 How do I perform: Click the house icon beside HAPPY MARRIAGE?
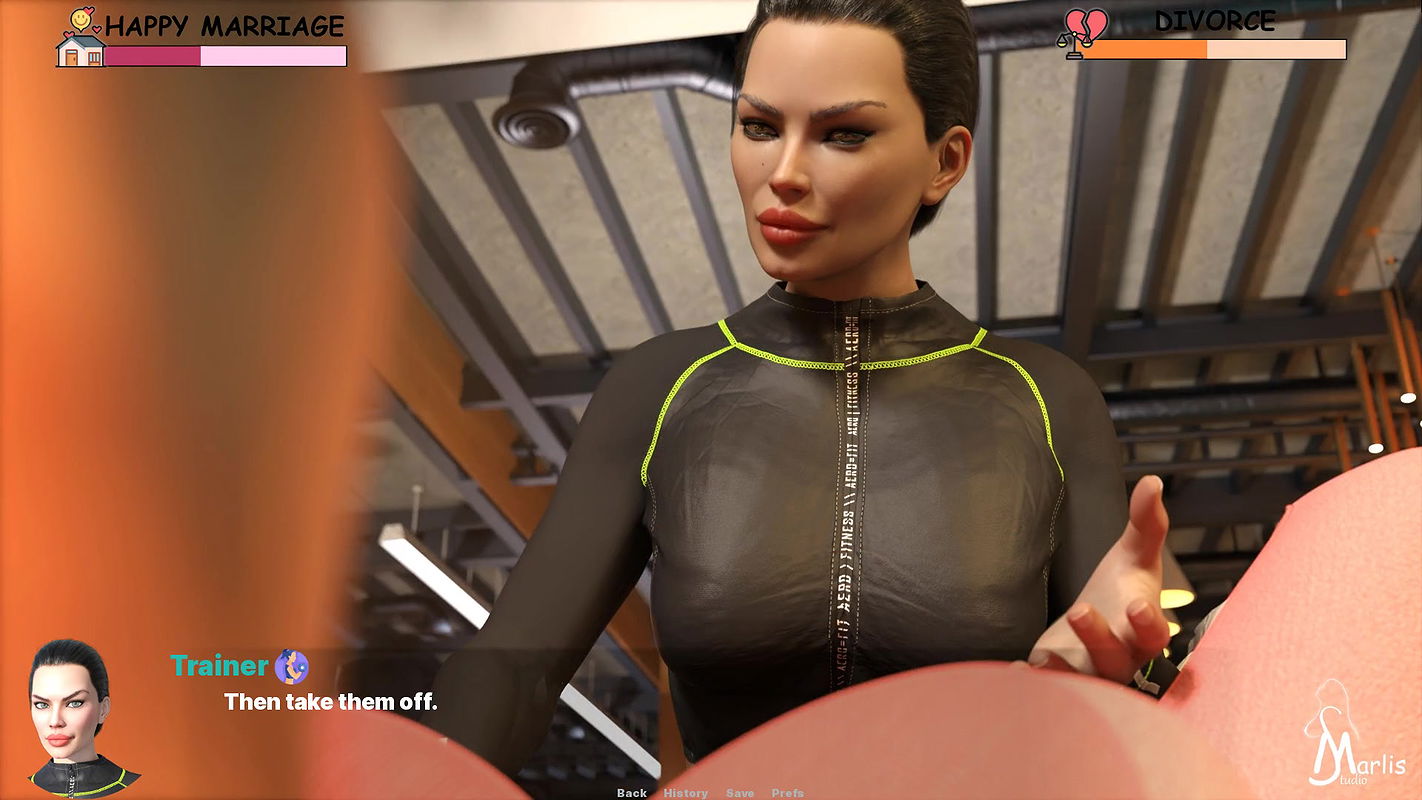(x=80, y=52)
